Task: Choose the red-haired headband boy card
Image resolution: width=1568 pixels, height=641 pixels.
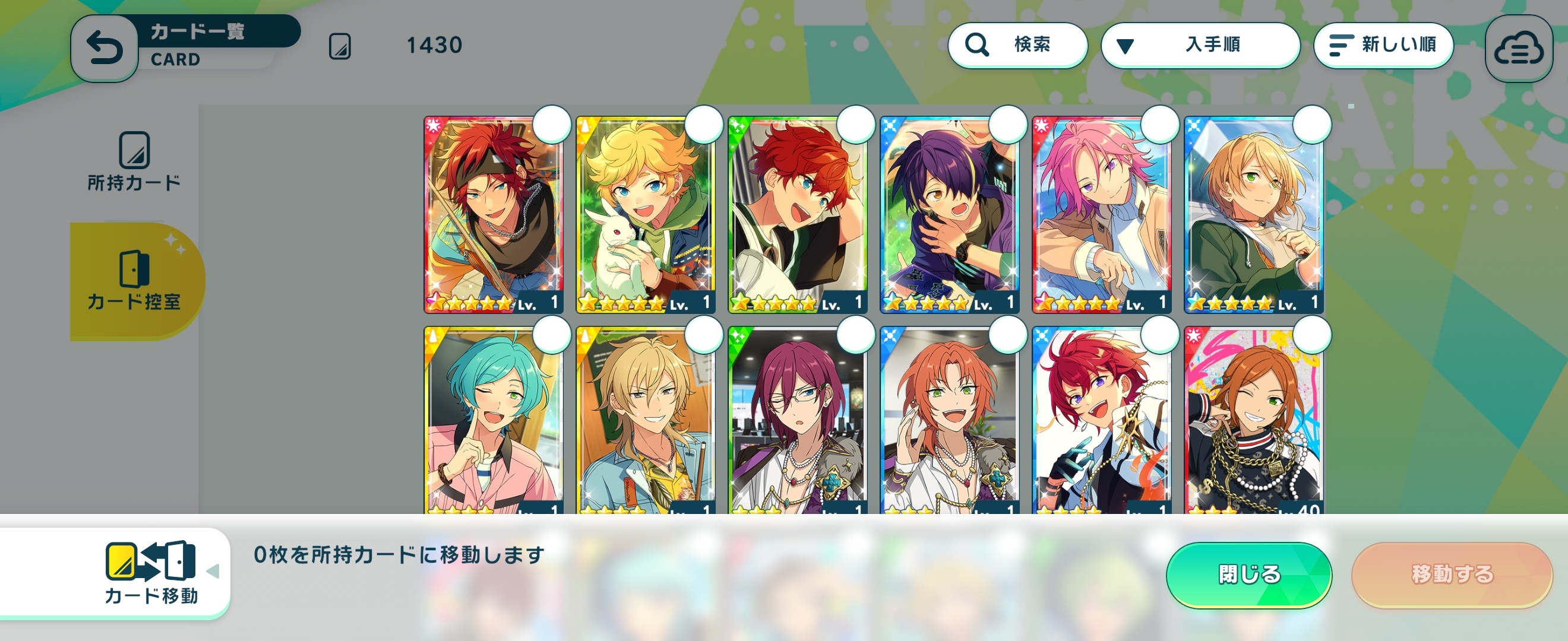Action: coord(493,214)
